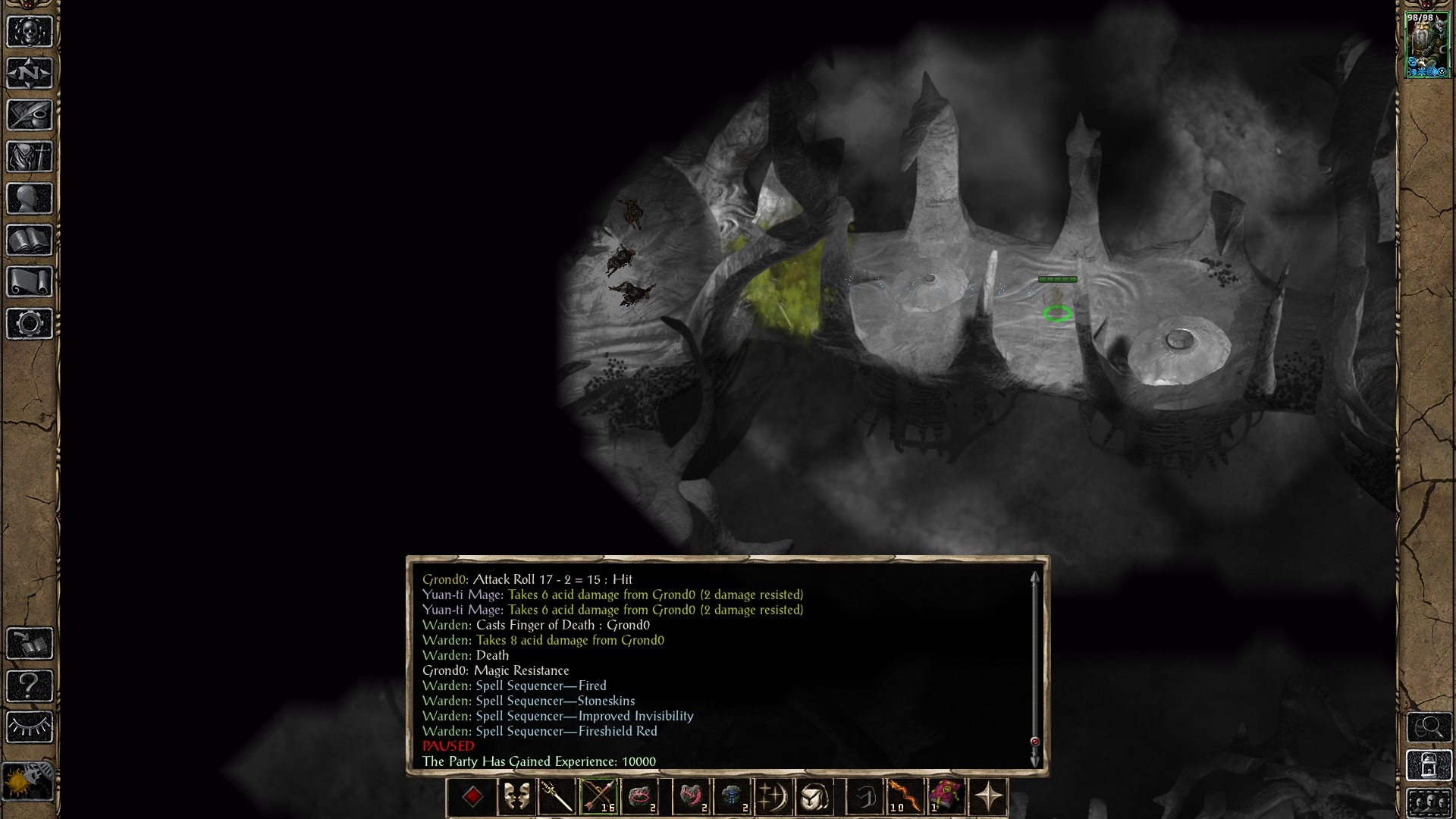Open the backpack quick item slot
The width and height of the screenshot is (1456, 819).
click(x=814, y=797)
